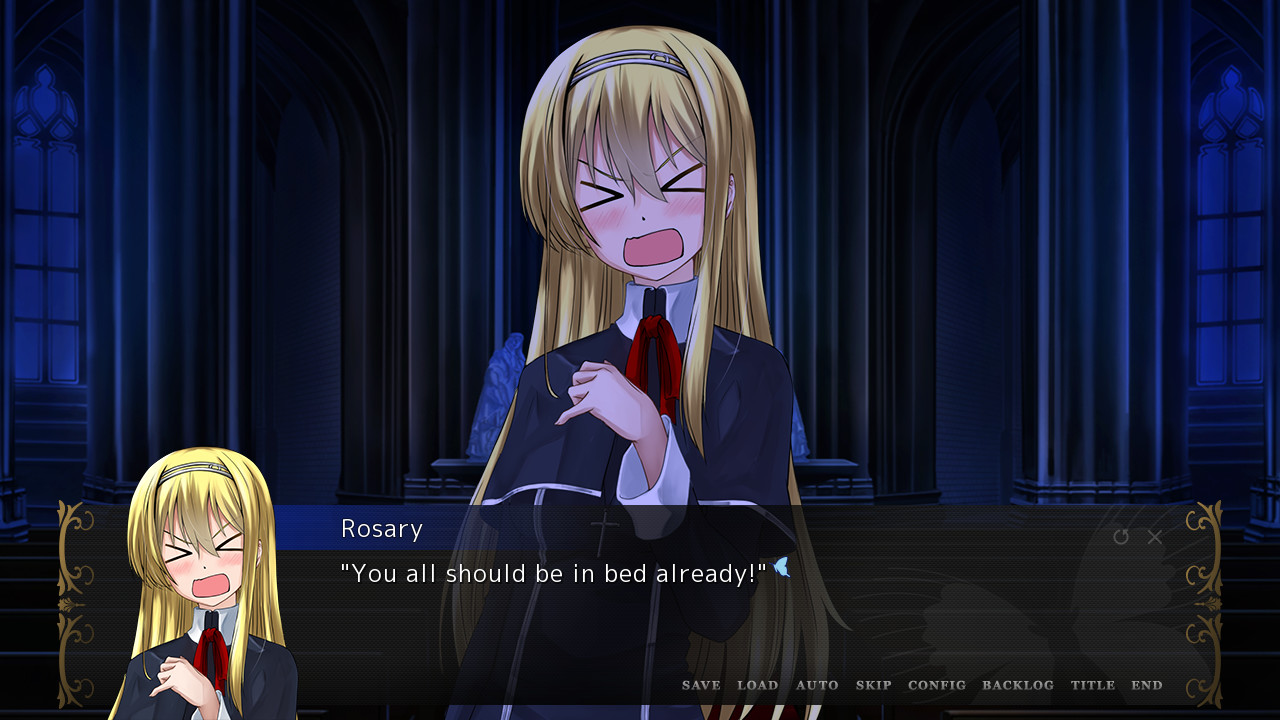Open the SAVE screen
Viewport: 1280px width, 720px height.
[700, 685]
